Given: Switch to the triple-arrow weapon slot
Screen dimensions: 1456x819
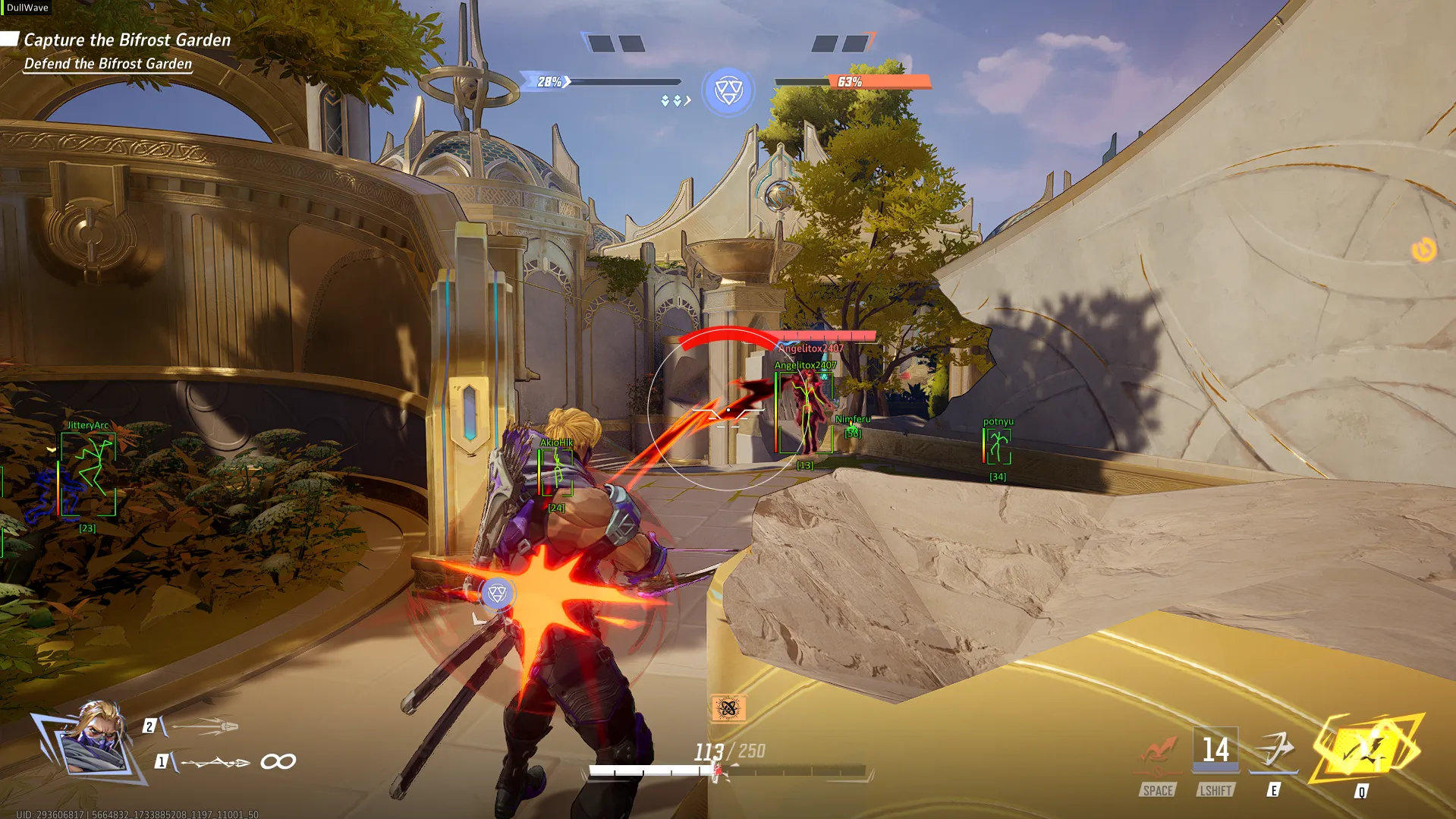Looking at the screenshot, I should [205, 726].
